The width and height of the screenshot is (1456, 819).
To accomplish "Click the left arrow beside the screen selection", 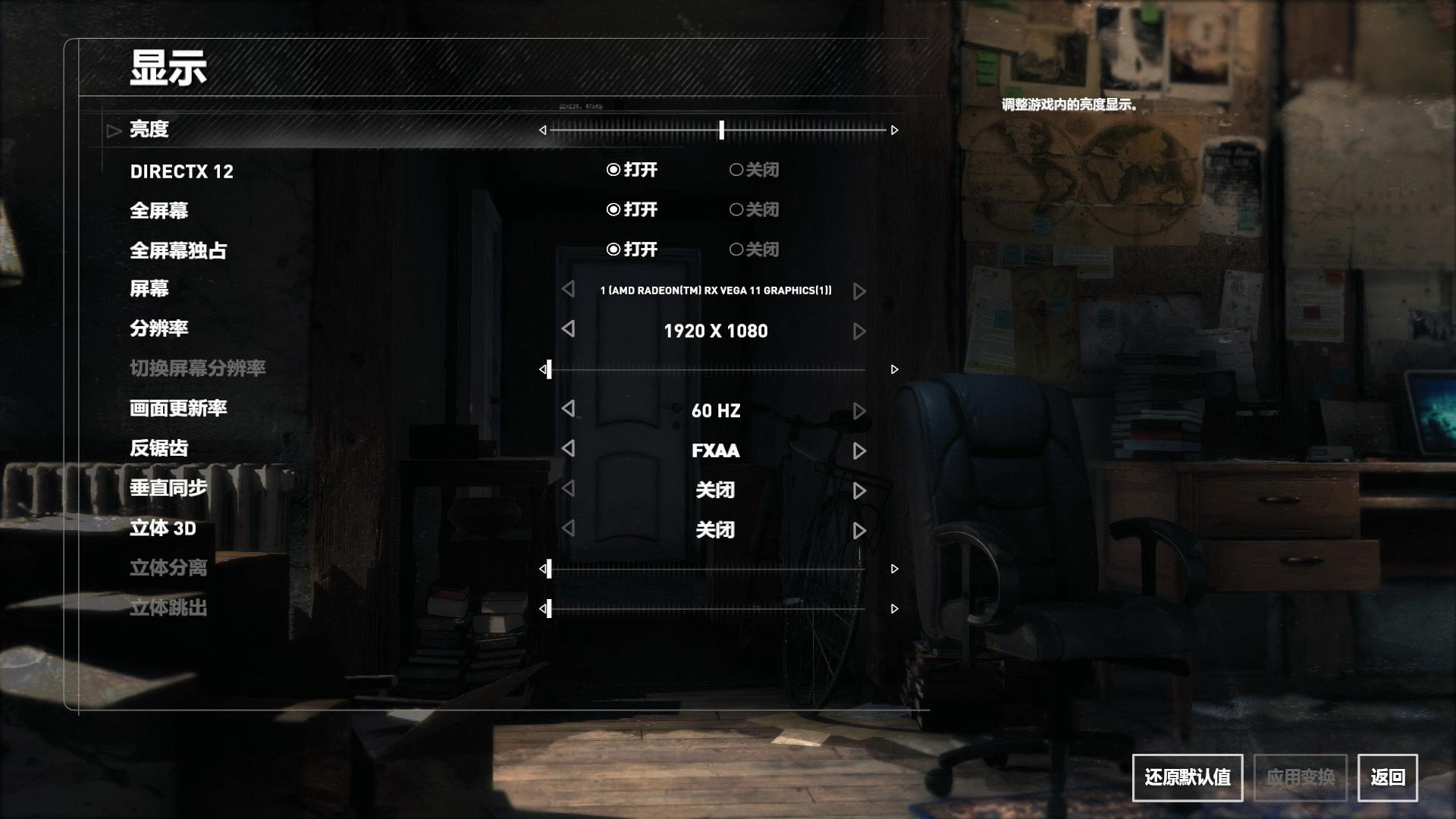I will [x=566, y=290].
